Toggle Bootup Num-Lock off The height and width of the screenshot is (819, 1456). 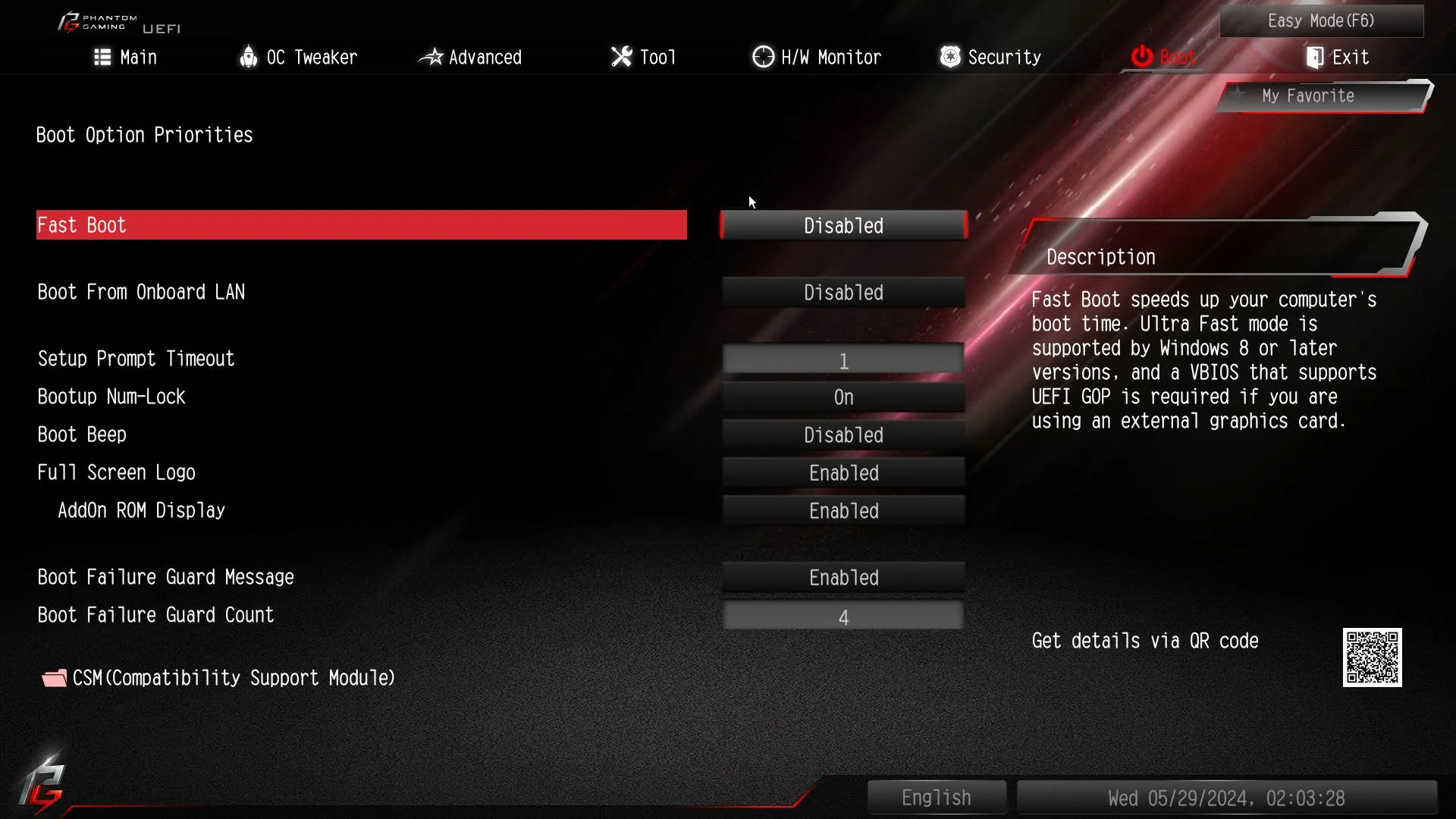click(x=843, y=397)
